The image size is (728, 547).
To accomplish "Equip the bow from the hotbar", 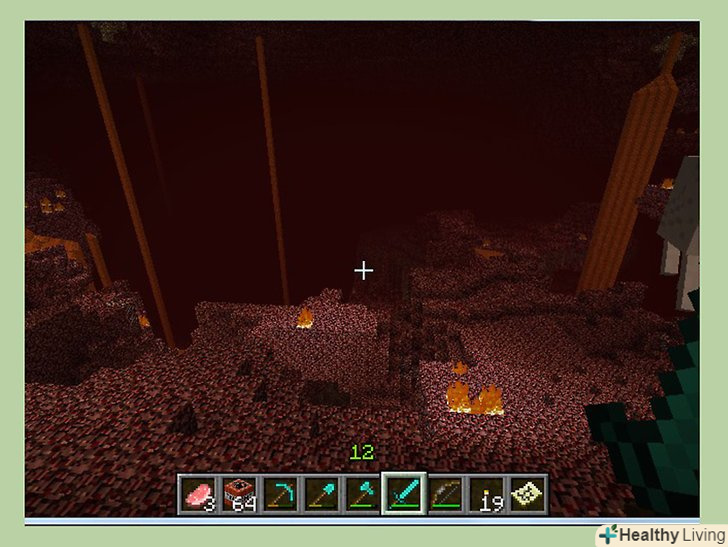I will tap(444, 493).
